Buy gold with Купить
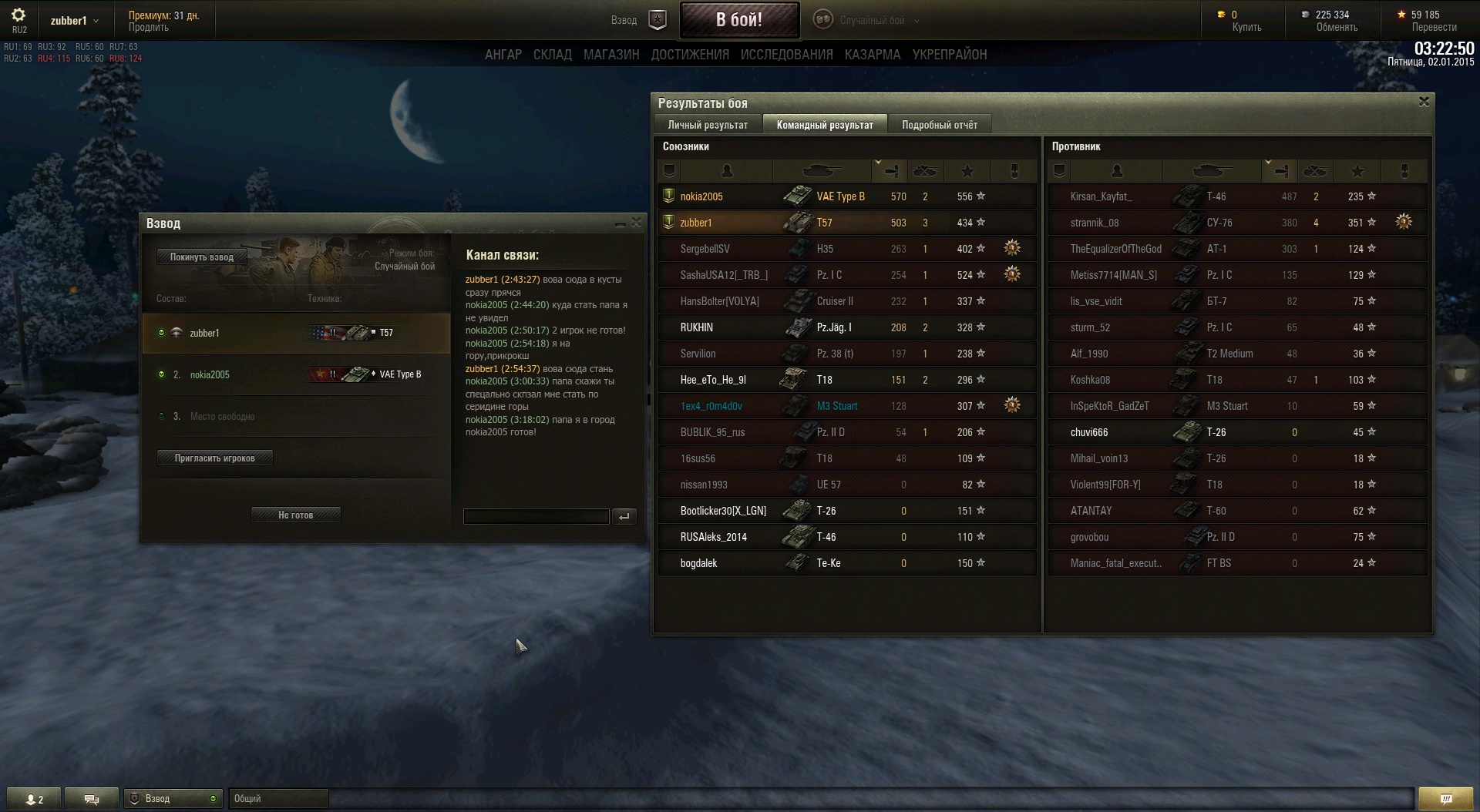Image resolution: width=1480 pixels, height=812 pixels. point(1246,28)
